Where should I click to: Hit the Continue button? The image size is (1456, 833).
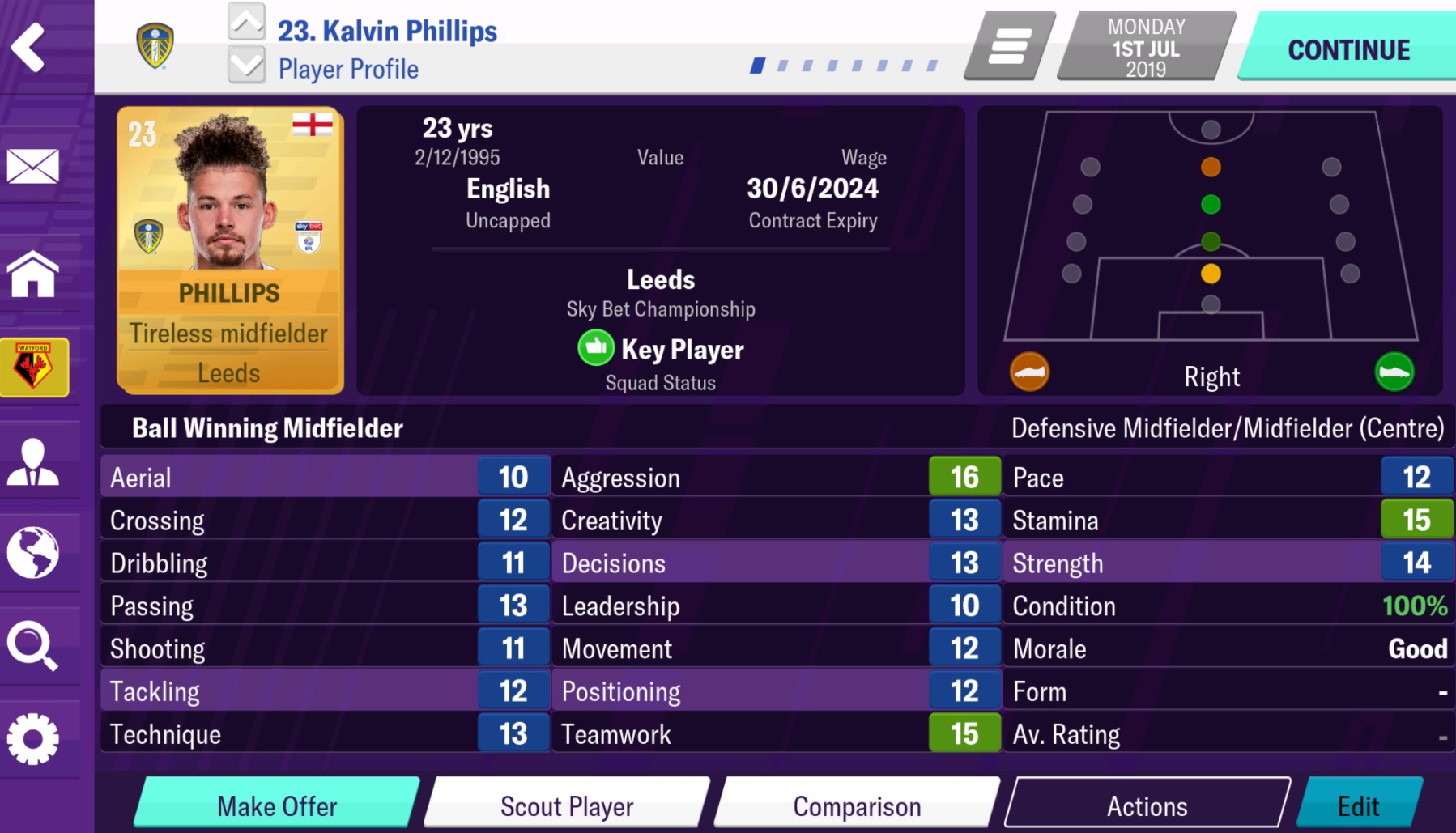point(1348,49)
